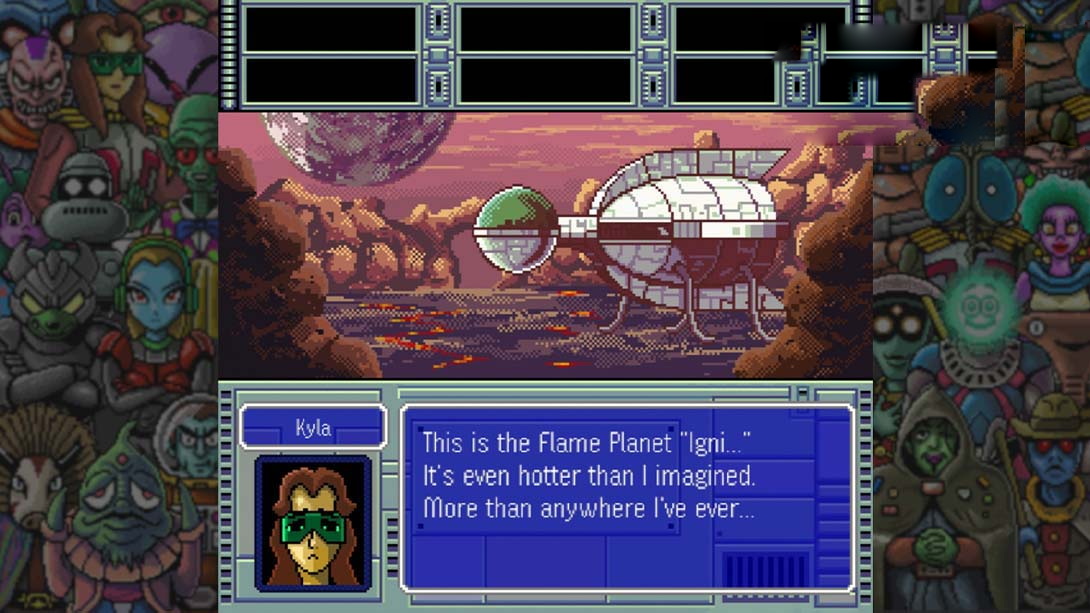Advance Kyla's dialogue text box
The image size is (1090, 613).
click(626, 496)
